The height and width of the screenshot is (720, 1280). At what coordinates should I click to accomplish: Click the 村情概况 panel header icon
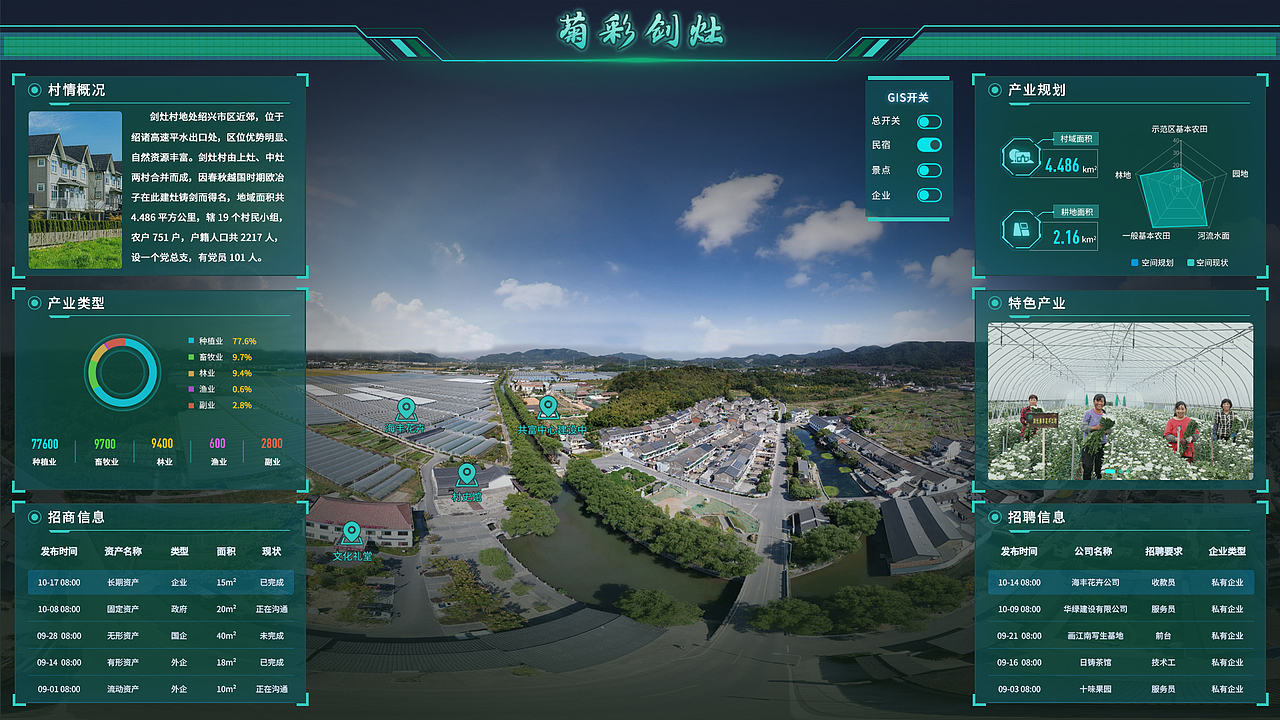(33, 90)
